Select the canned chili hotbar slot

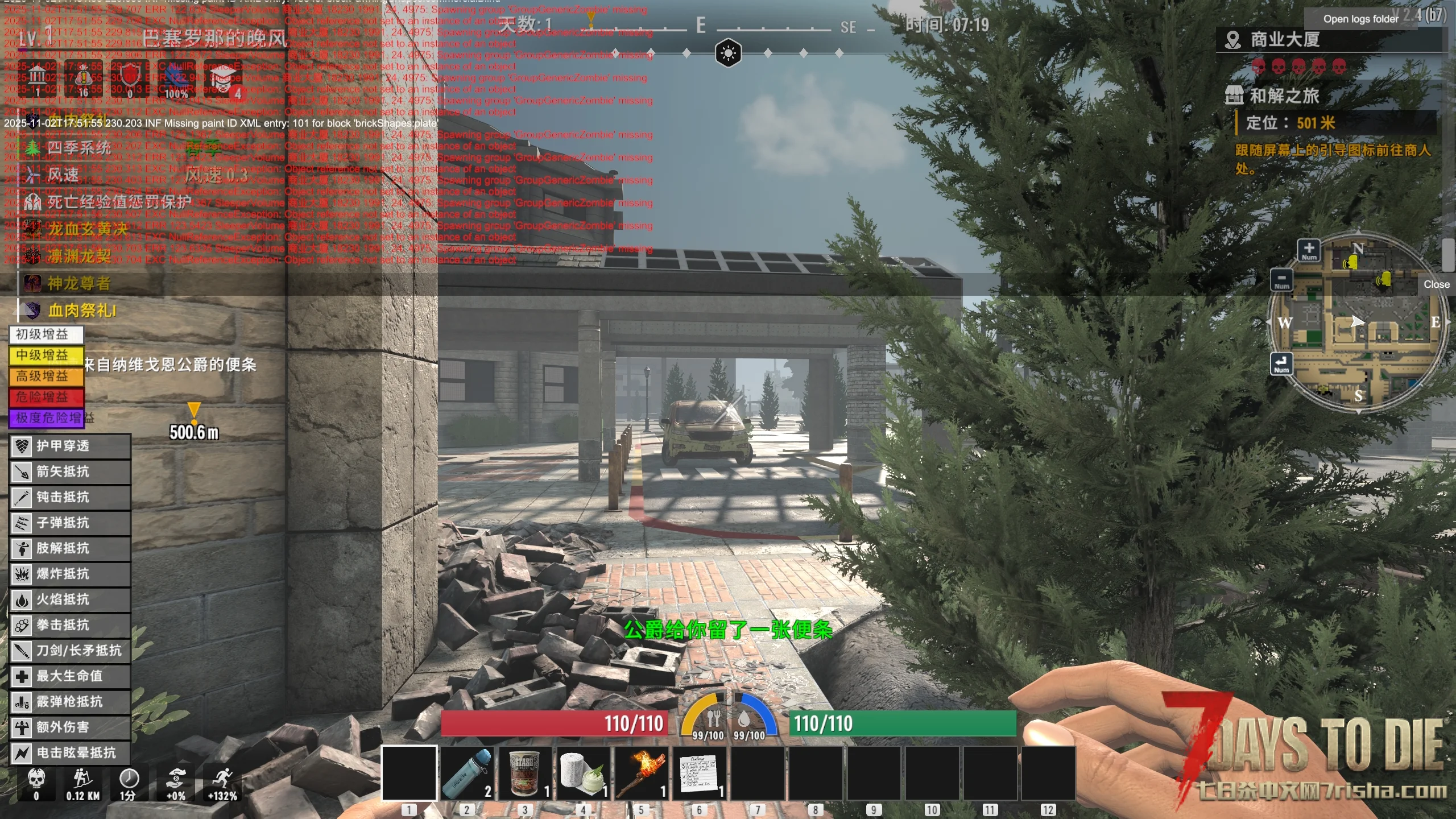click(x=525, y=773)
